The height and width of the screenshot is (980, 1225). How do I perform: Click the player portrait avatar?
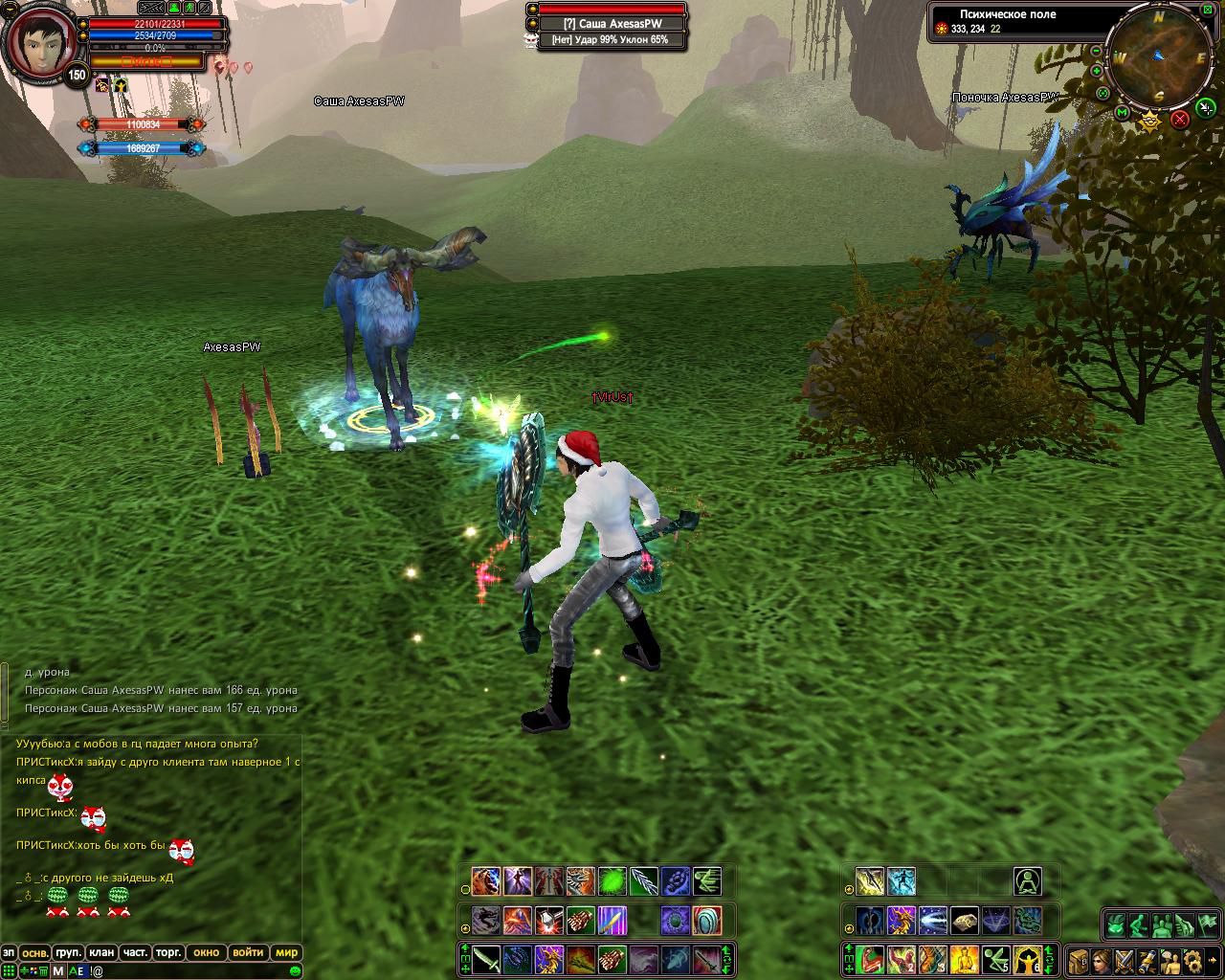[38, 43]
